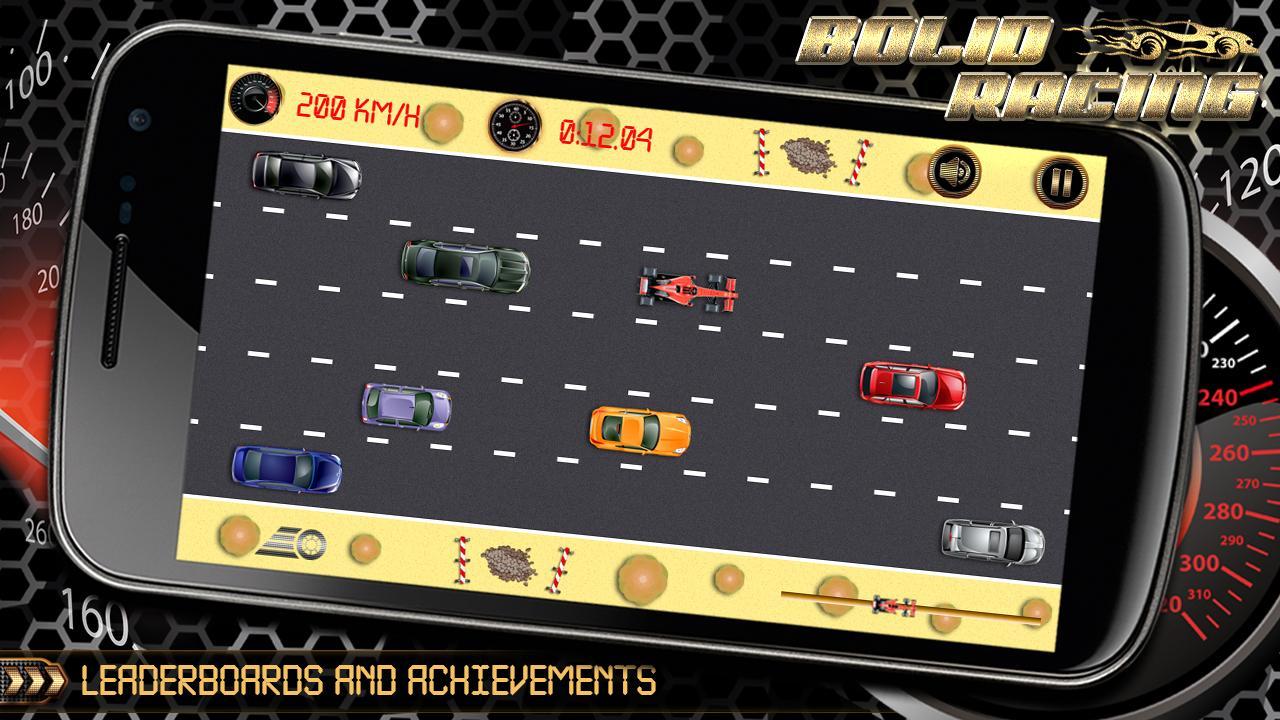
Task: Click the black car in the top lane
Action: 307,175
